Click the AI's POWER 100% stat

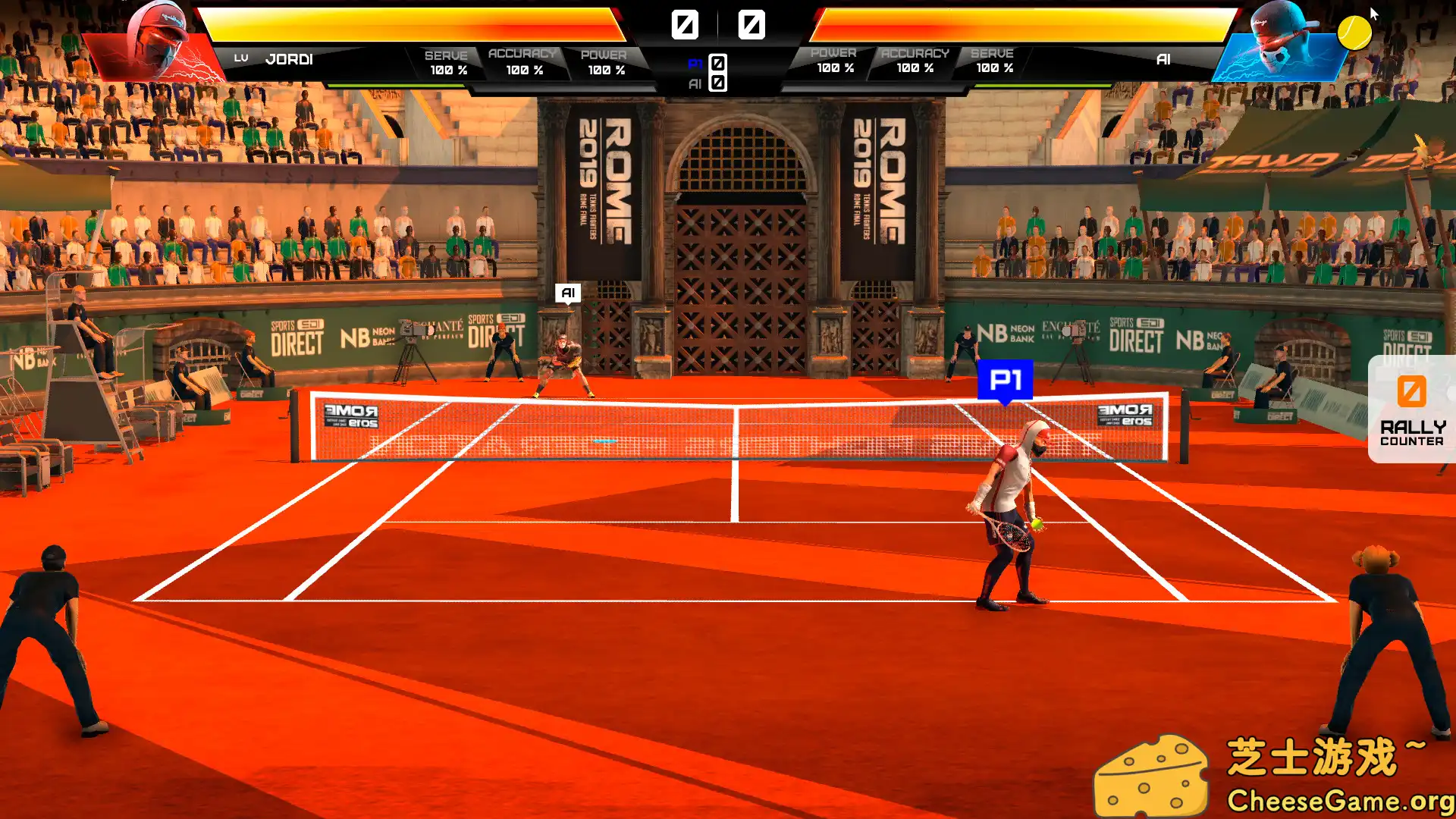pyautogui.click(x=833, y=61)
